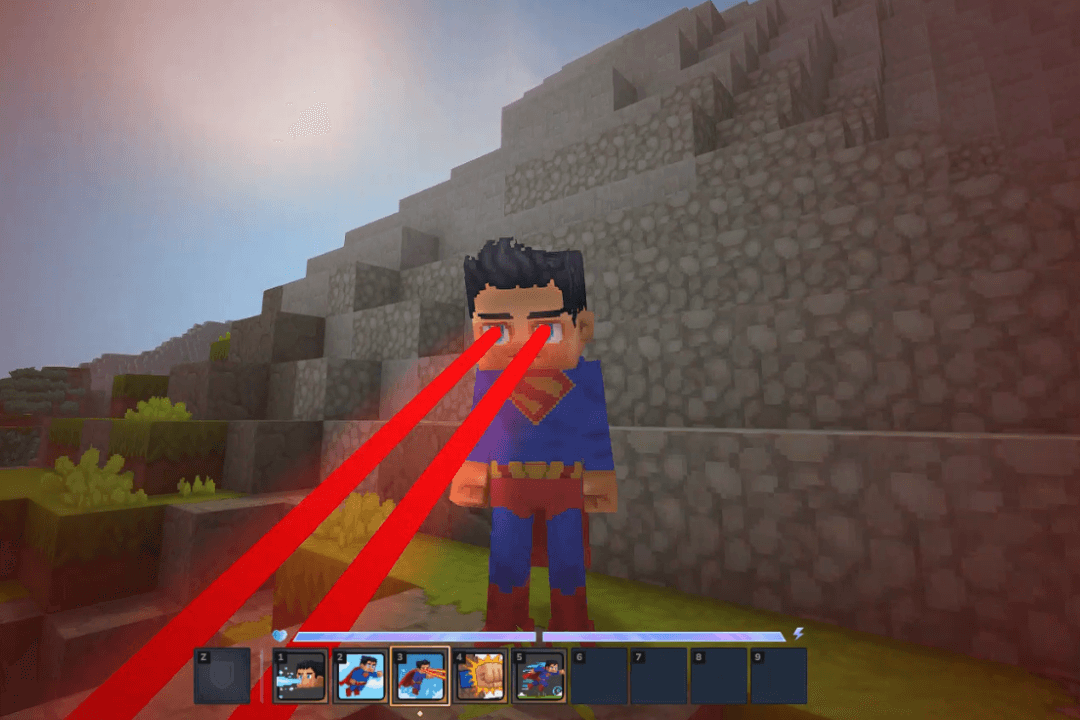The image size is (1080, 720).
Task: Activate the super speed running ability
Action: pos(540,676)
